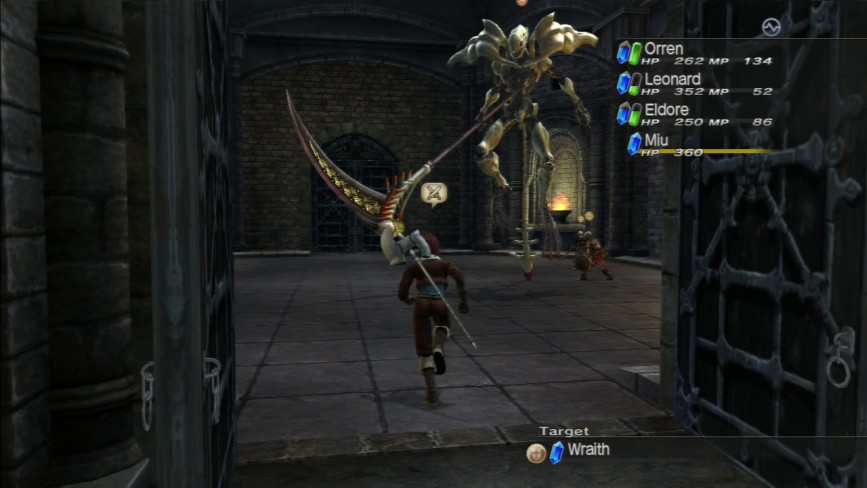The width and height of the screenshot is (867, 488).
Task: Choose Leonard's party entry
Action: (672, 79)
